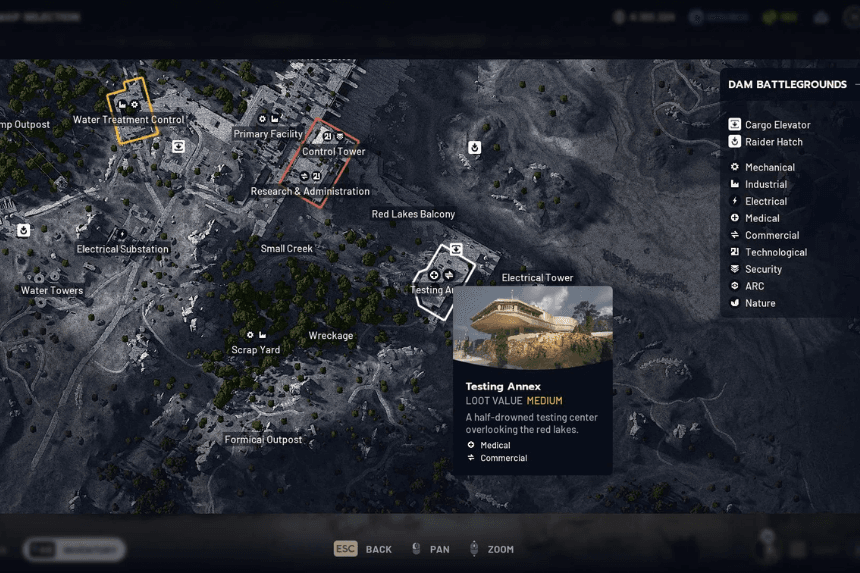Select the Scrap Yard location
The image size is (860, 573).
click(256, 350)
